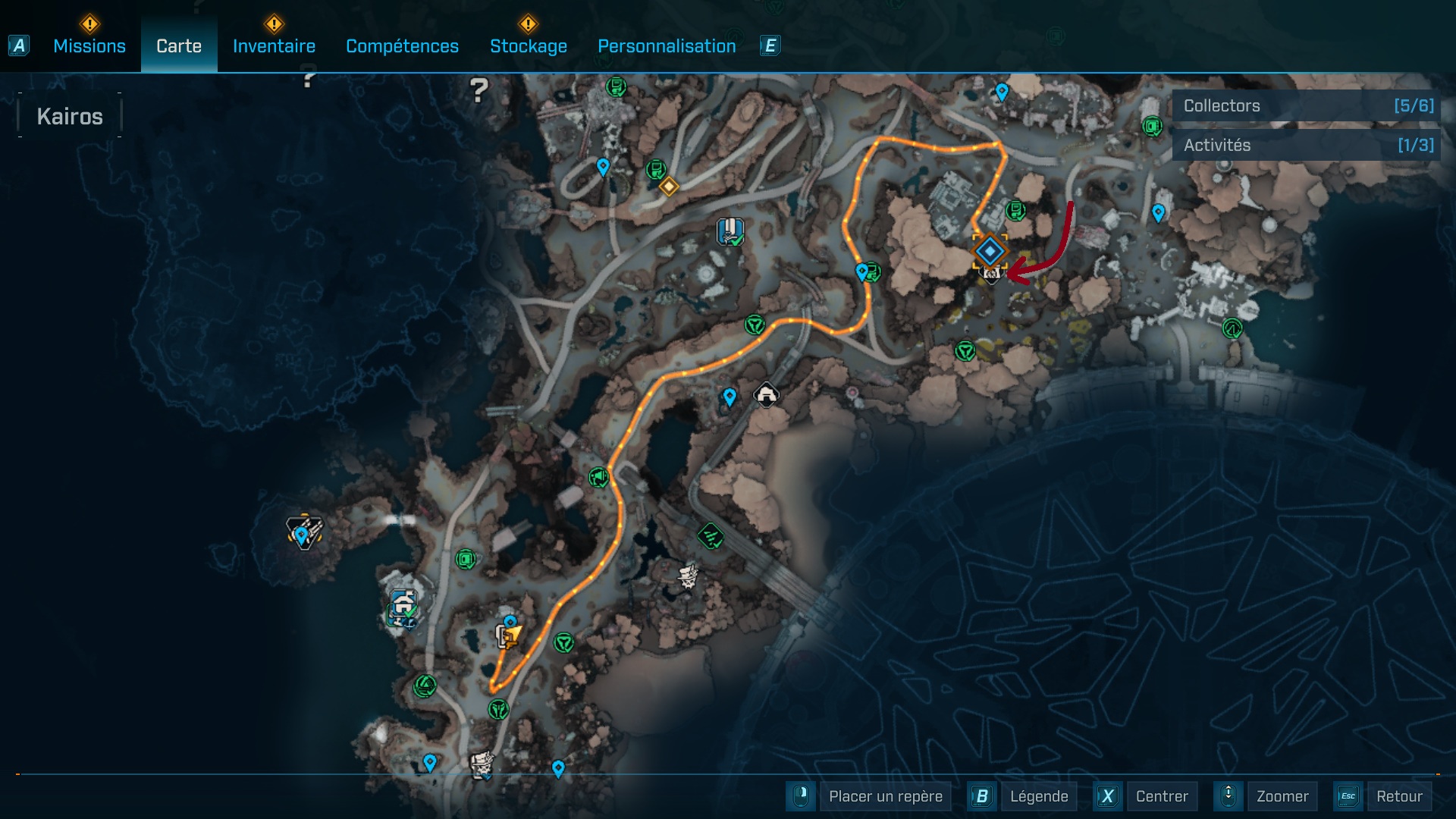
Task: Open the Inventaire tab
Action: (x=274, y=46)
